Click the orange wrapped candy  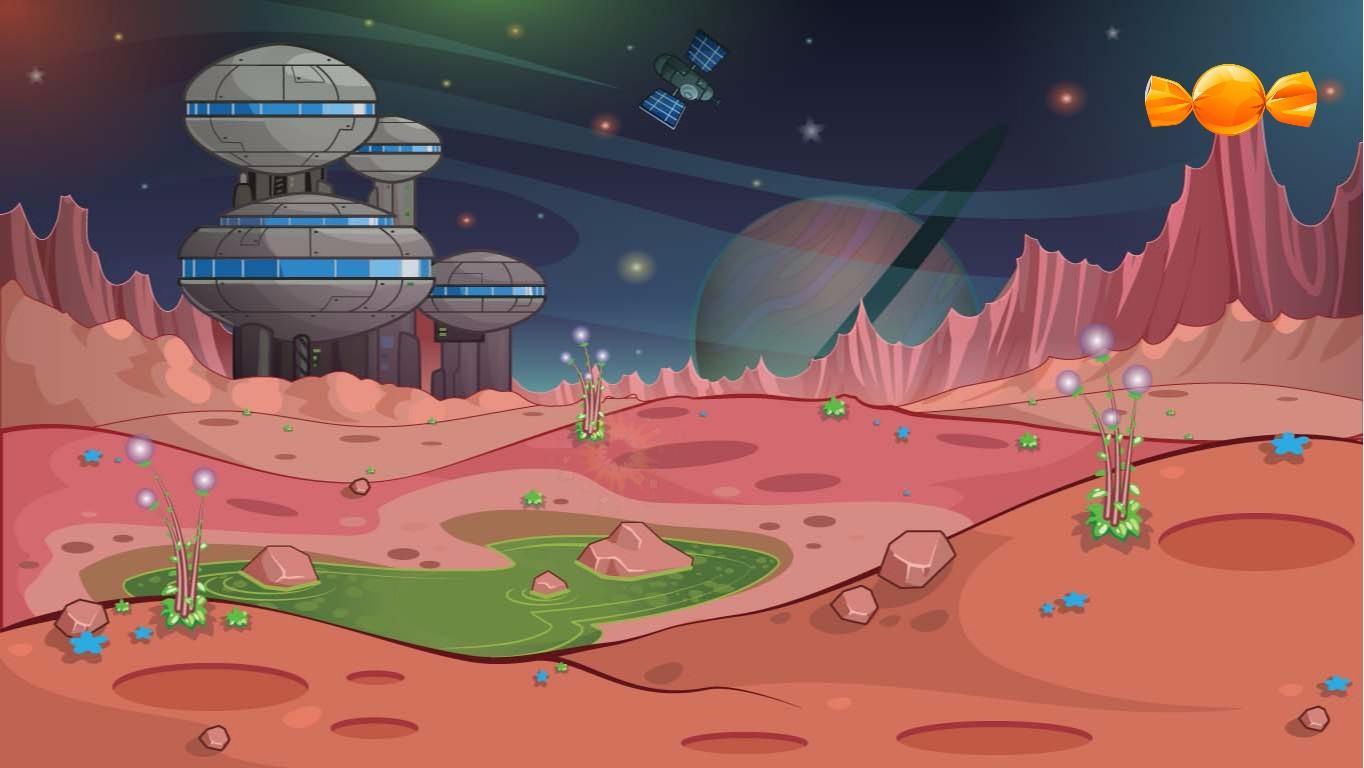1230,99
